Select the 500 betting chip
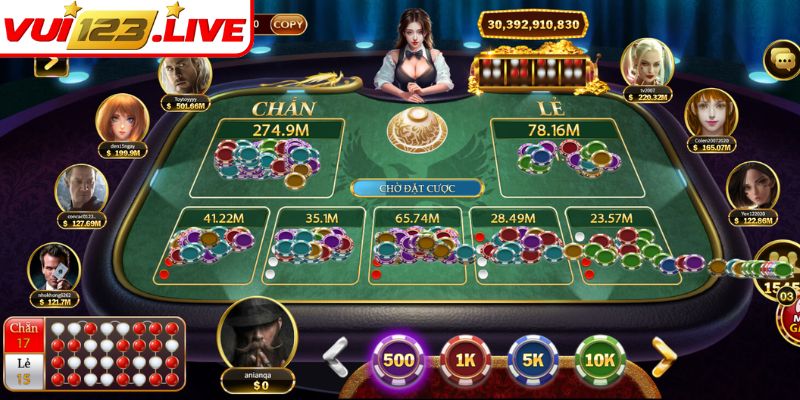The image size is (800, 400). pyautogui.click(x=400, y=360)
